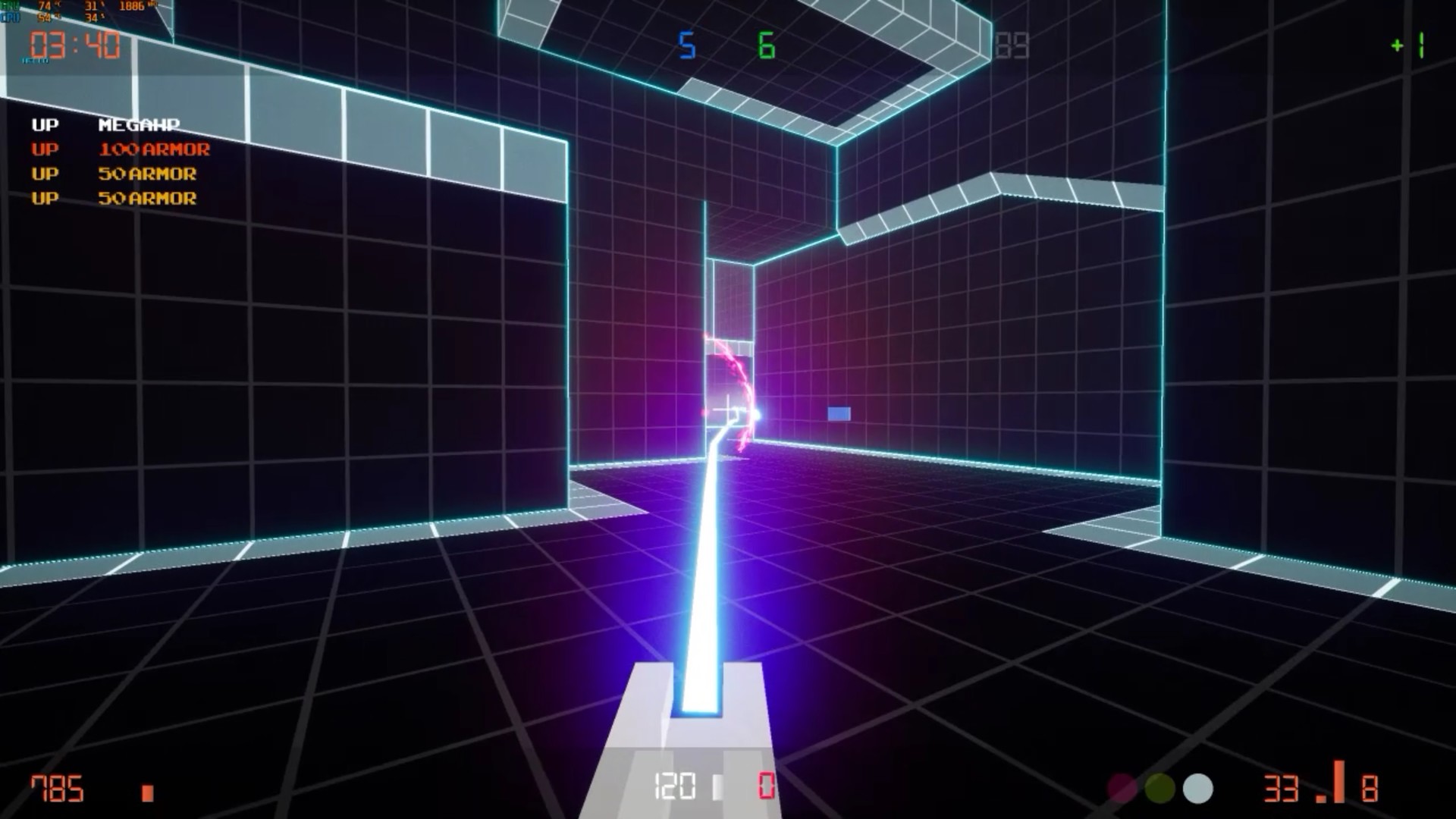Click the weapon ammo counter 120
This screenshot has height=819, width=1456.
(673, 787)
